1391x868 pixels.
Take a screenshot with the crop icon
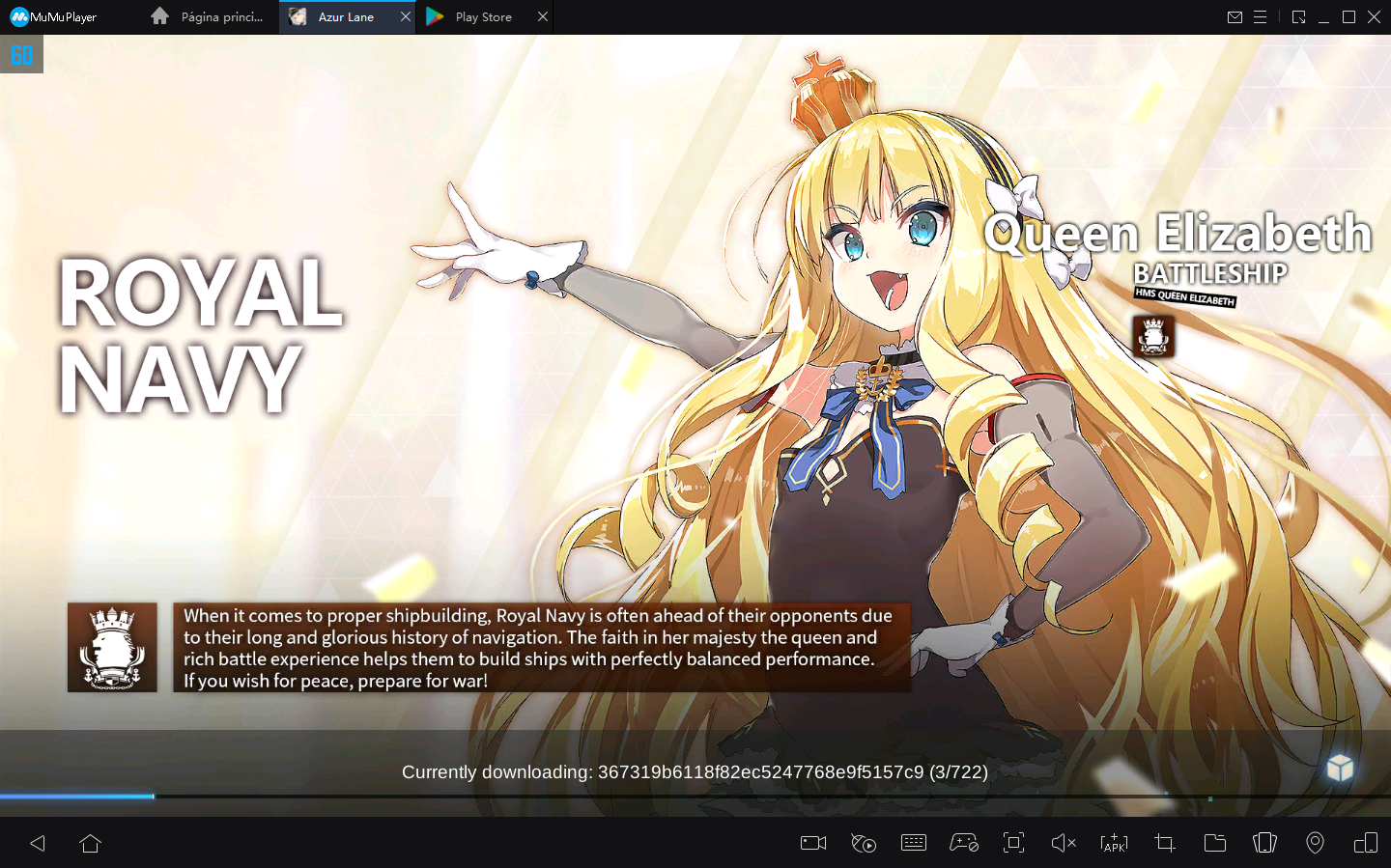point(1164,843)
